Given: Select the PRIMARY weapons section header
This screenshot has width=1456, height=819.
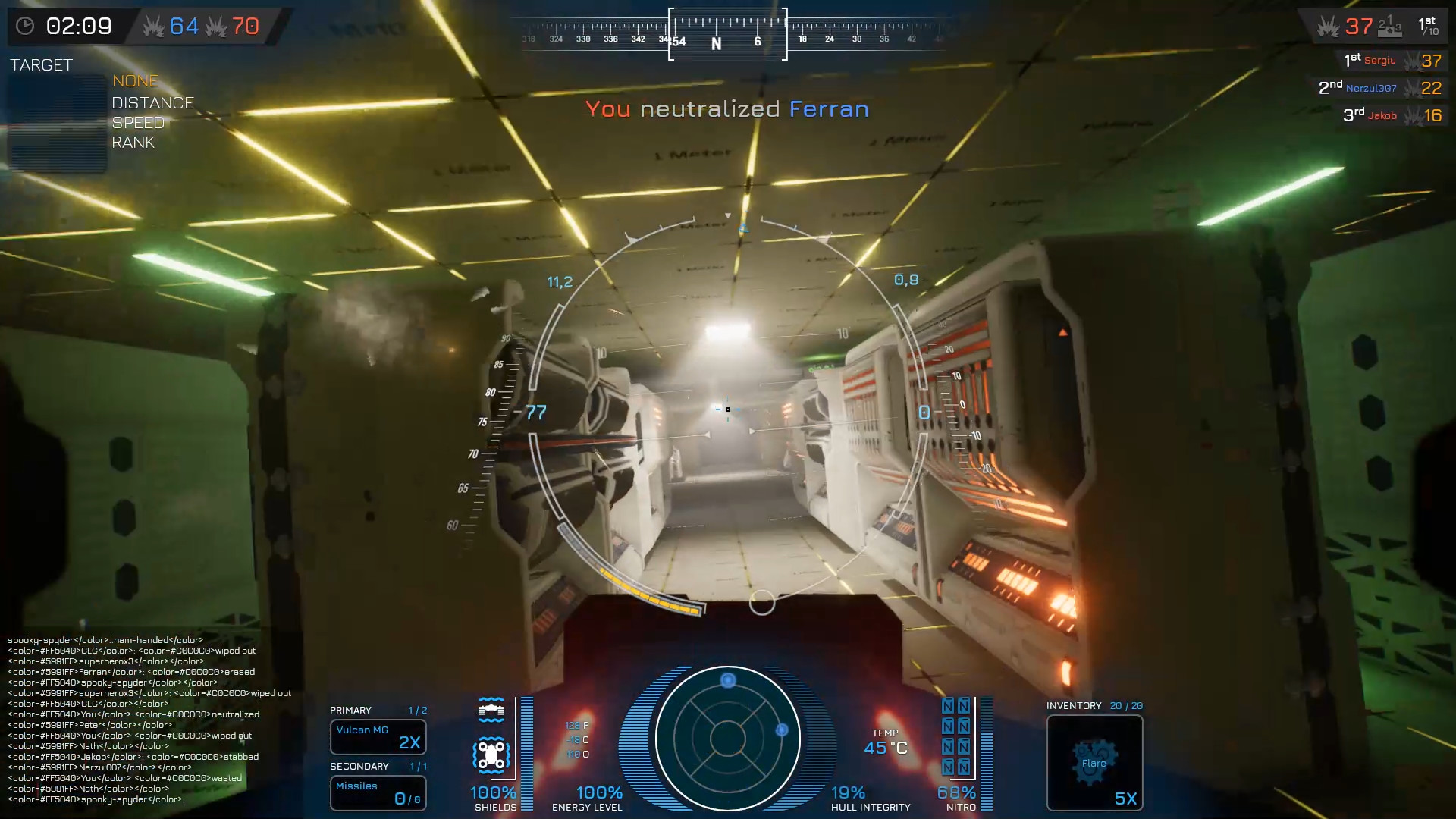Looking at the screenshot, I should click(x=349, y=710).
